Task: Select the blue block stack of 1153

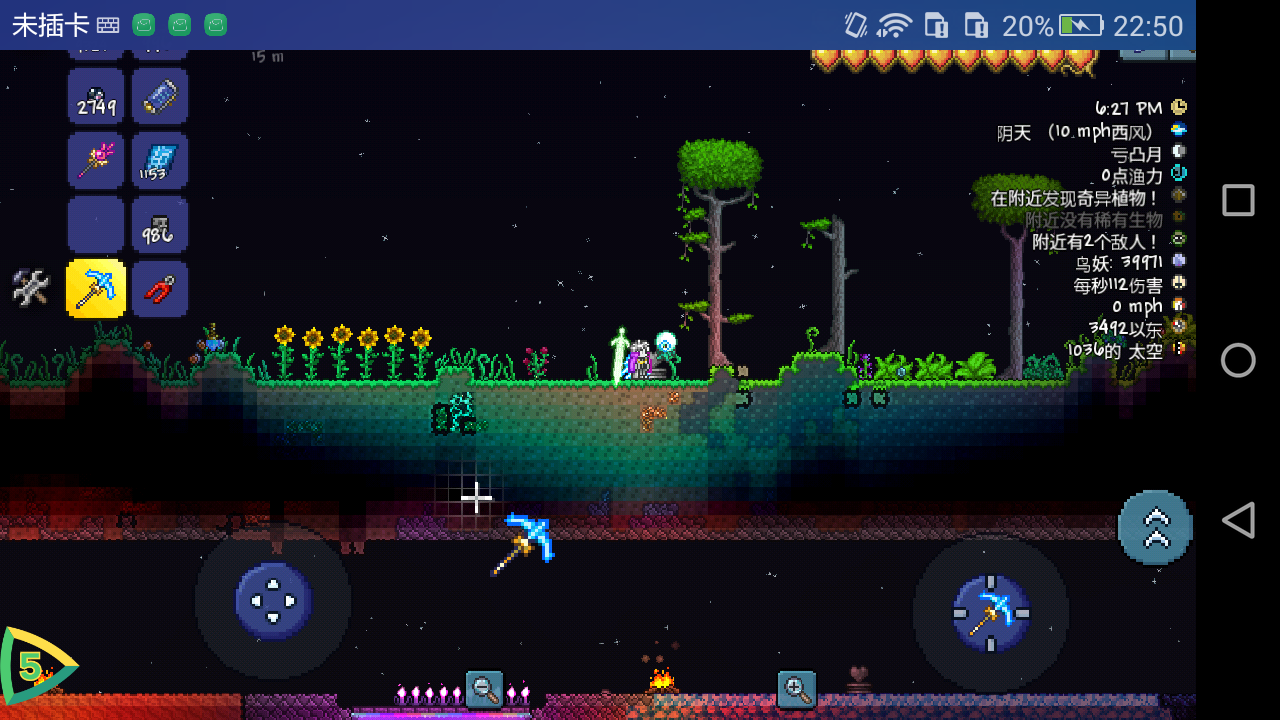Action: tap(160, 161)
